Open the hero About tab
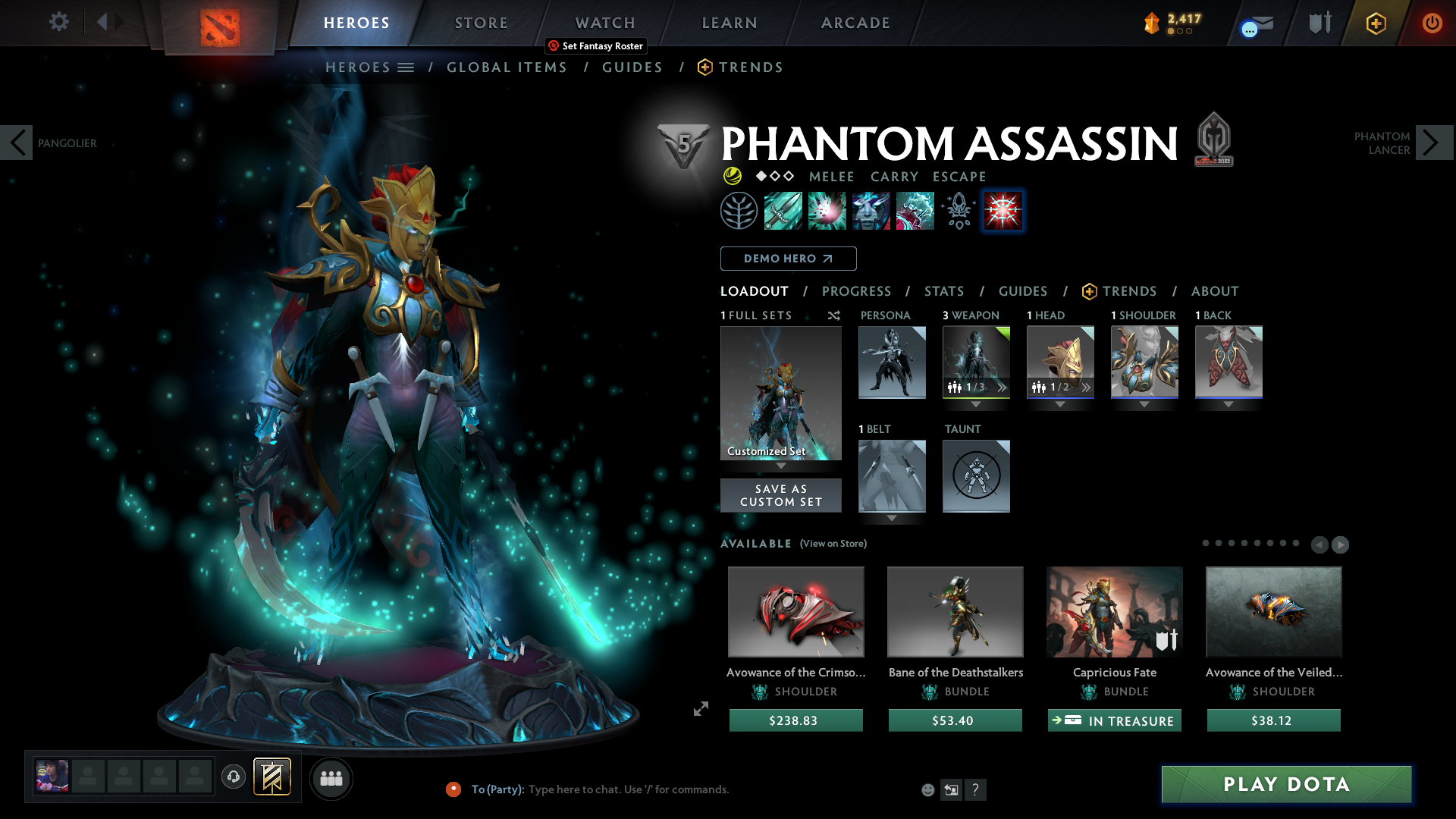Screen dimensions: 1456x819 [1214, 291]
